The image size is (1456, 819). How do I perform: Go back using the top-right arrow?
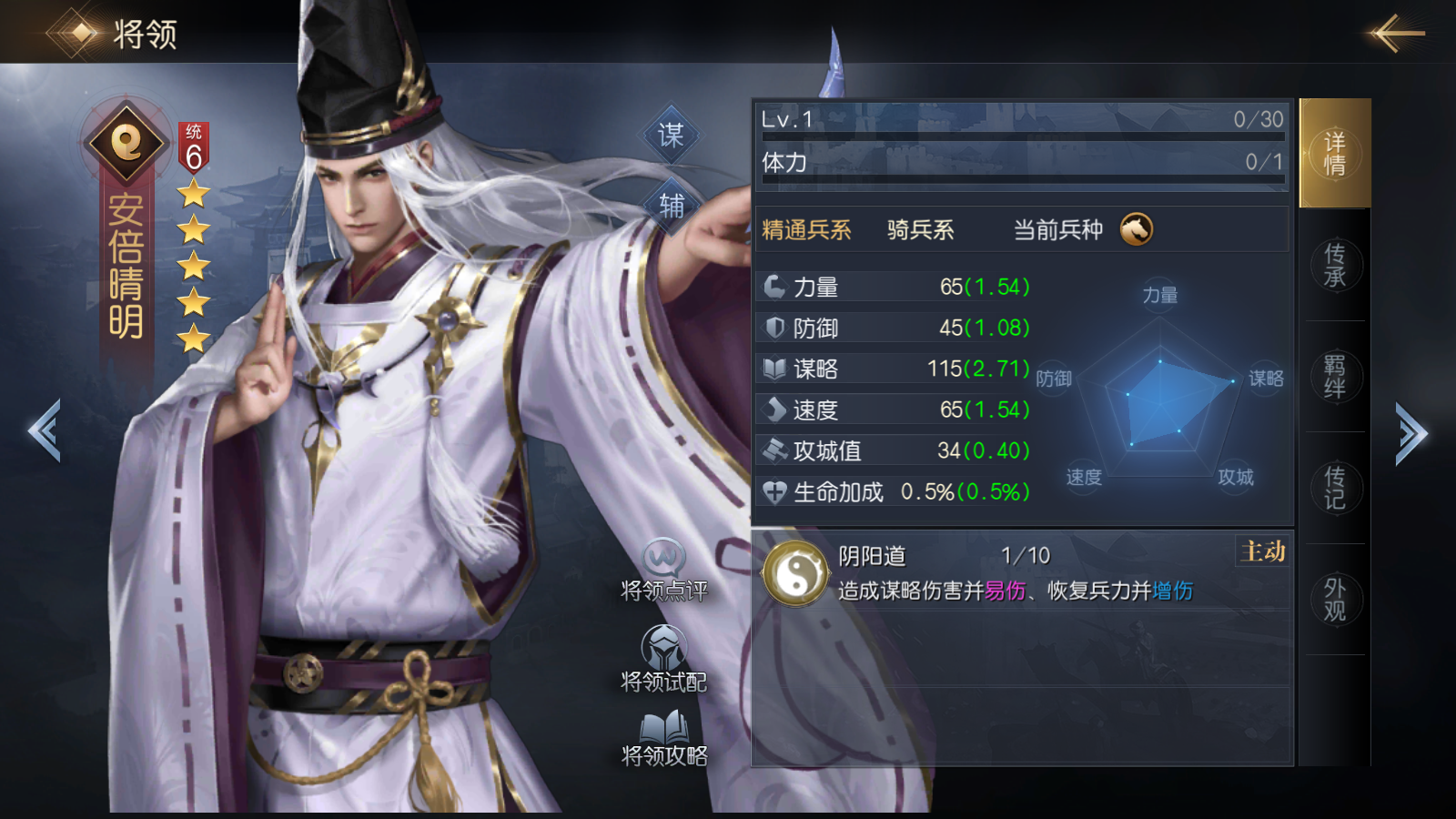tap(1396, 34)
